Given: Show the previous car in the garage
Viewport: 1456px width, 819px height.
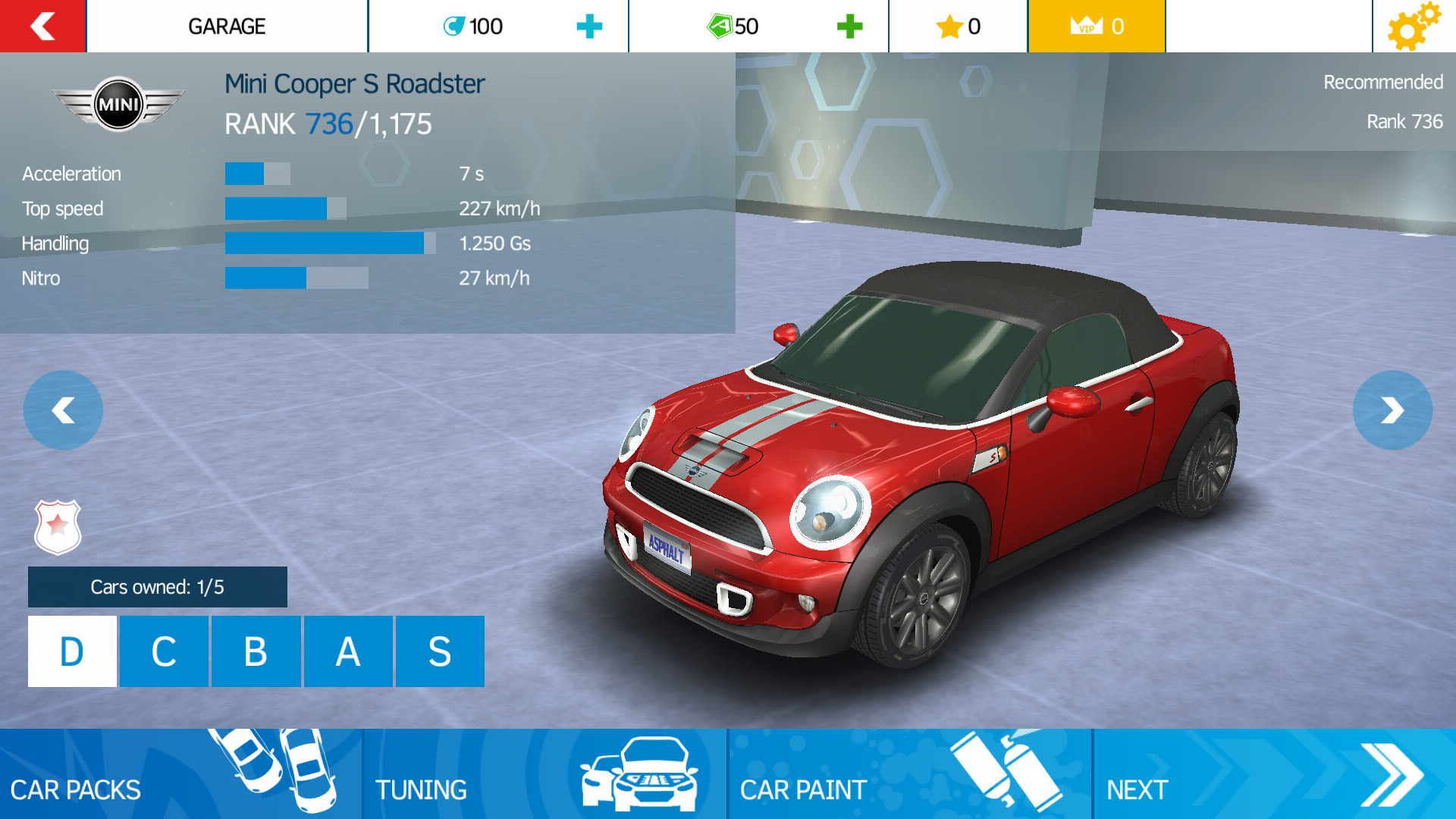Looking at the screenshot, I should coord(63,410).
